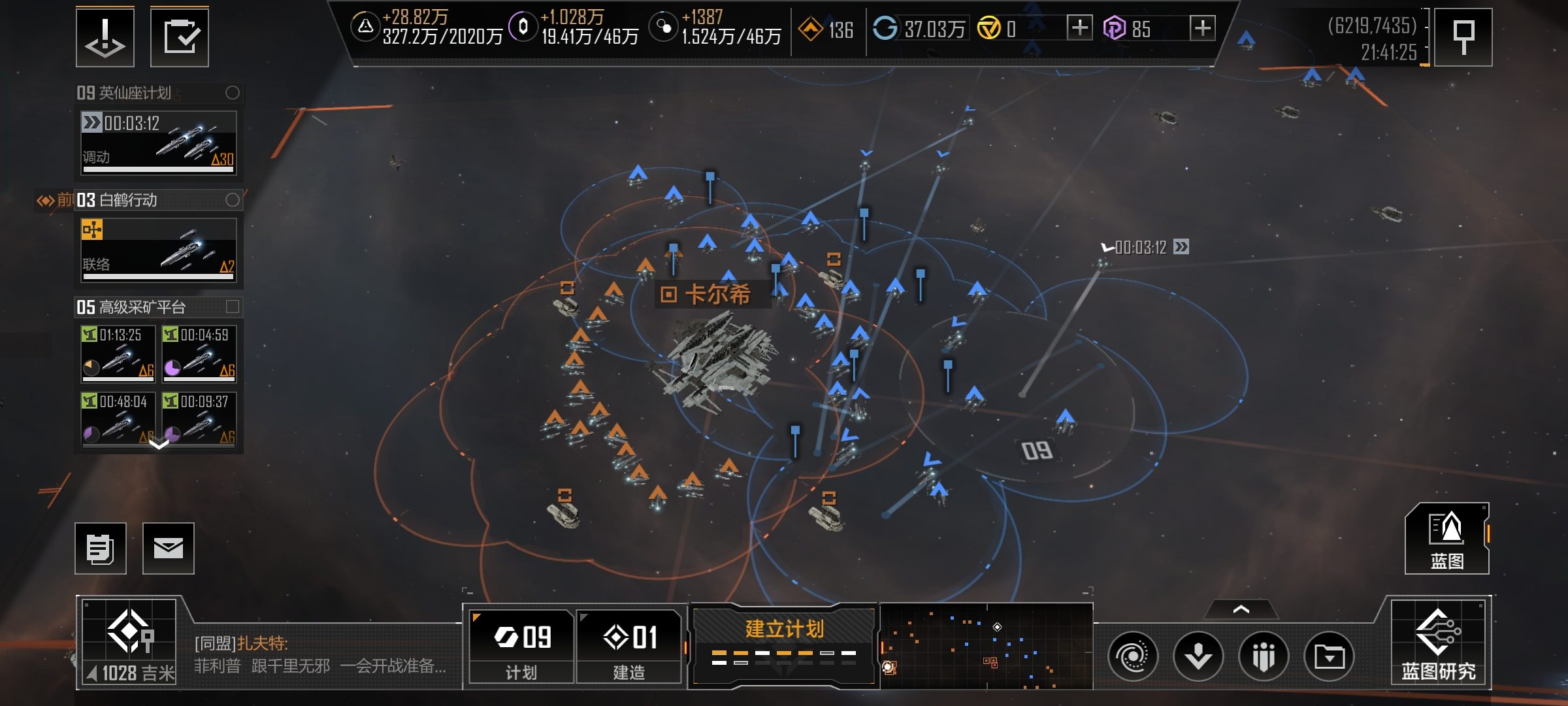Add more purple P currency

(1202, 28)
